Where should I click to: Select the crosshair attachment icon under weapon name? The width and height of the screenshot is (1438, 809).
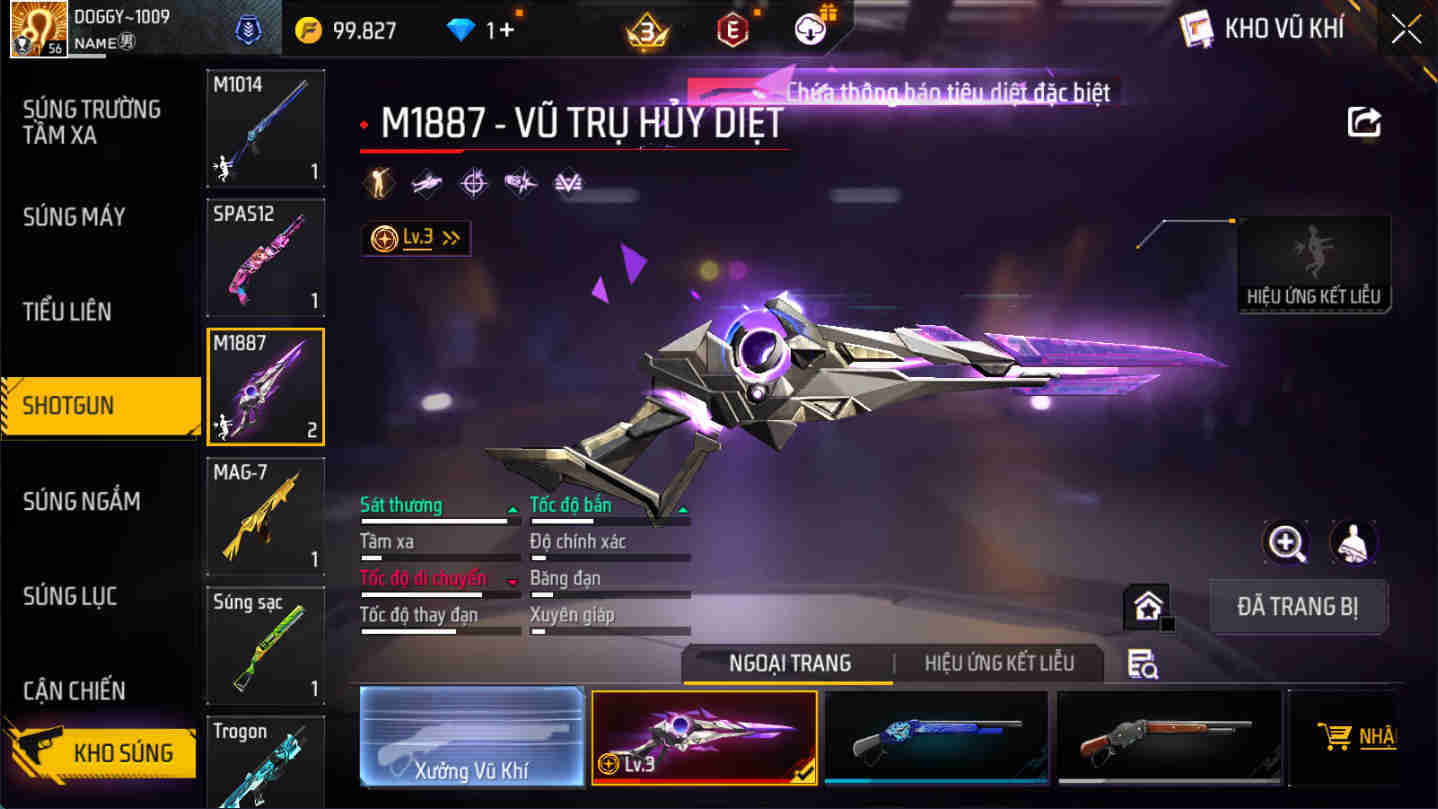pos(473,183)
